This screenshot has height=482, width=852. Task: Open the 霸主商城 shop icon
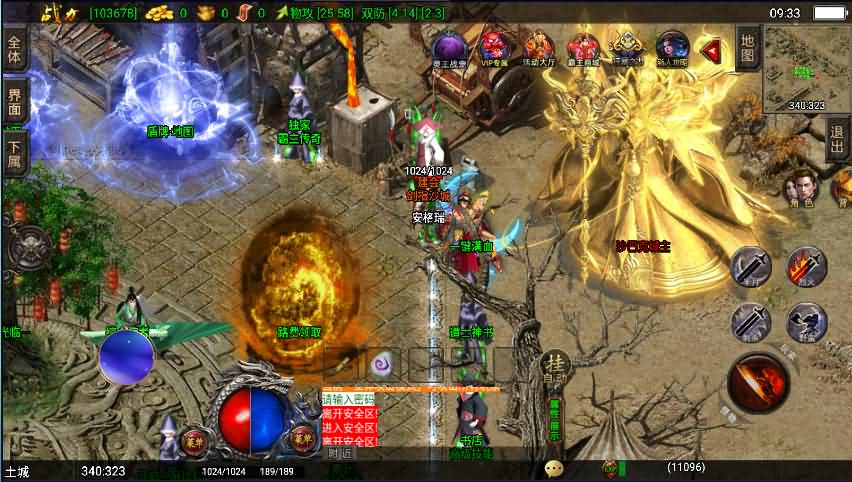pos(583,48)
